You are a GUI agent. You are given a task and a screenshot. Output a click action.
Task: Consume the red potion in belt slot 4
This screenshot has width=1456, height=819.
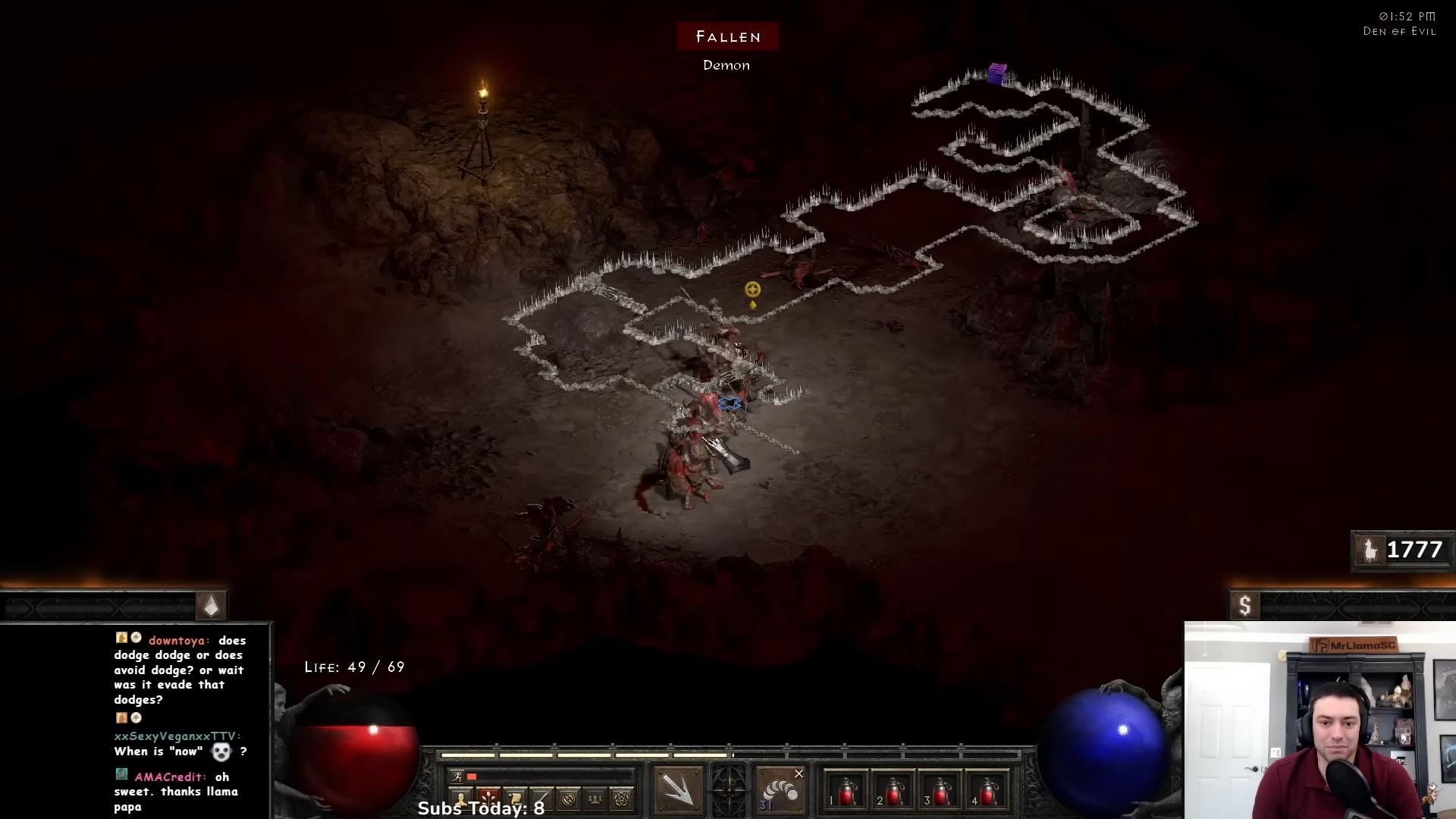987,792
